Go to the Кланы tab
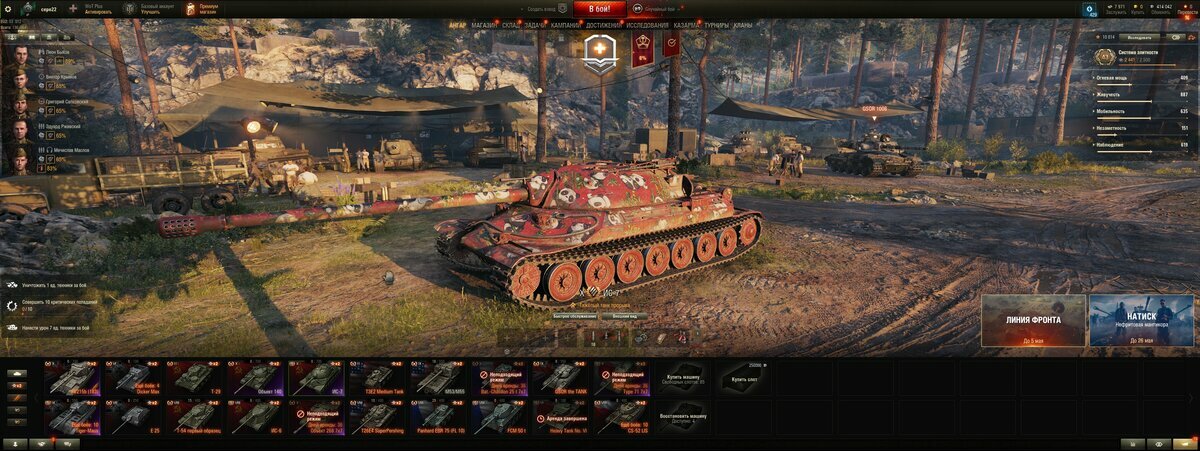Screen dimensions: 1200x451 (x=743, y=25)
